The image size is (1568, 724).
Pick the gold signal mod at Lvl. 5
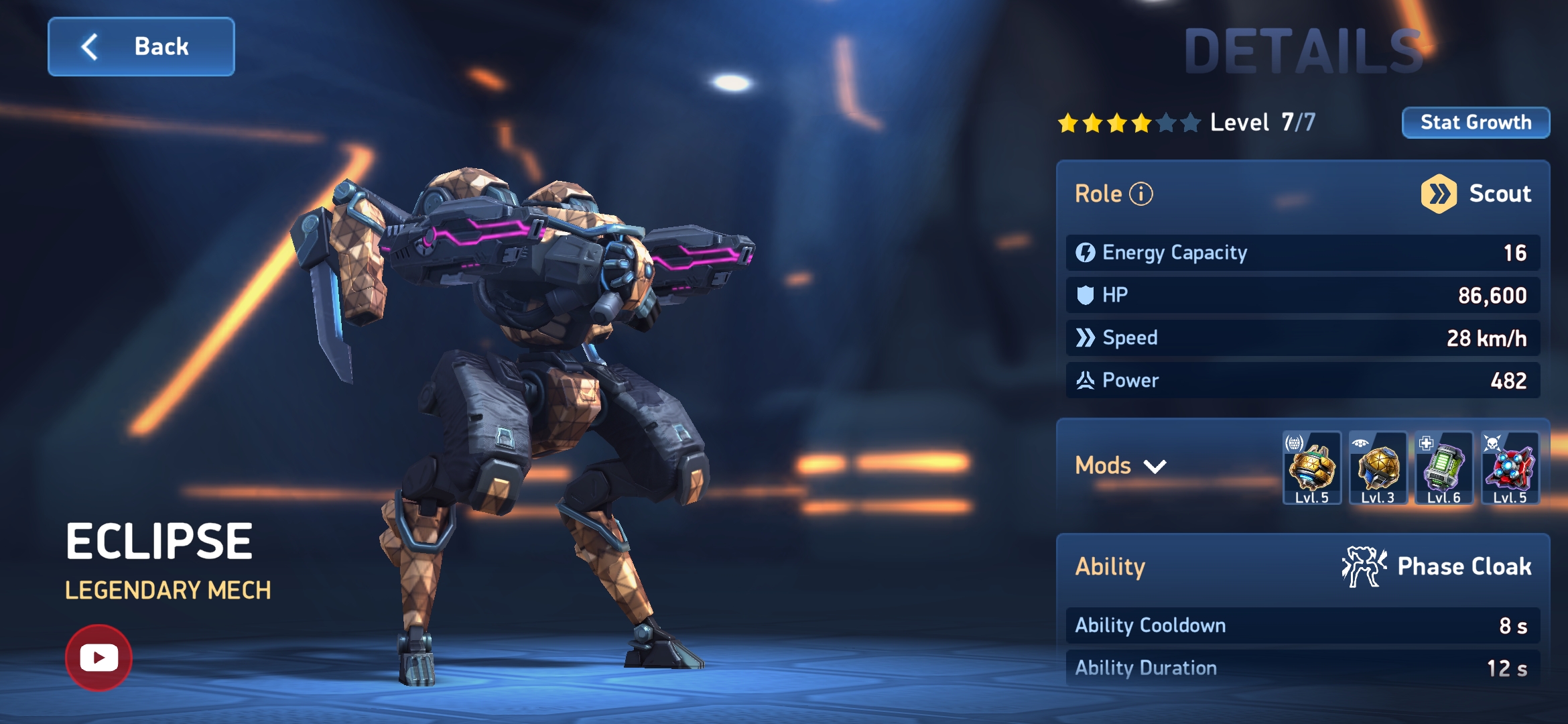click(1311, 468)
